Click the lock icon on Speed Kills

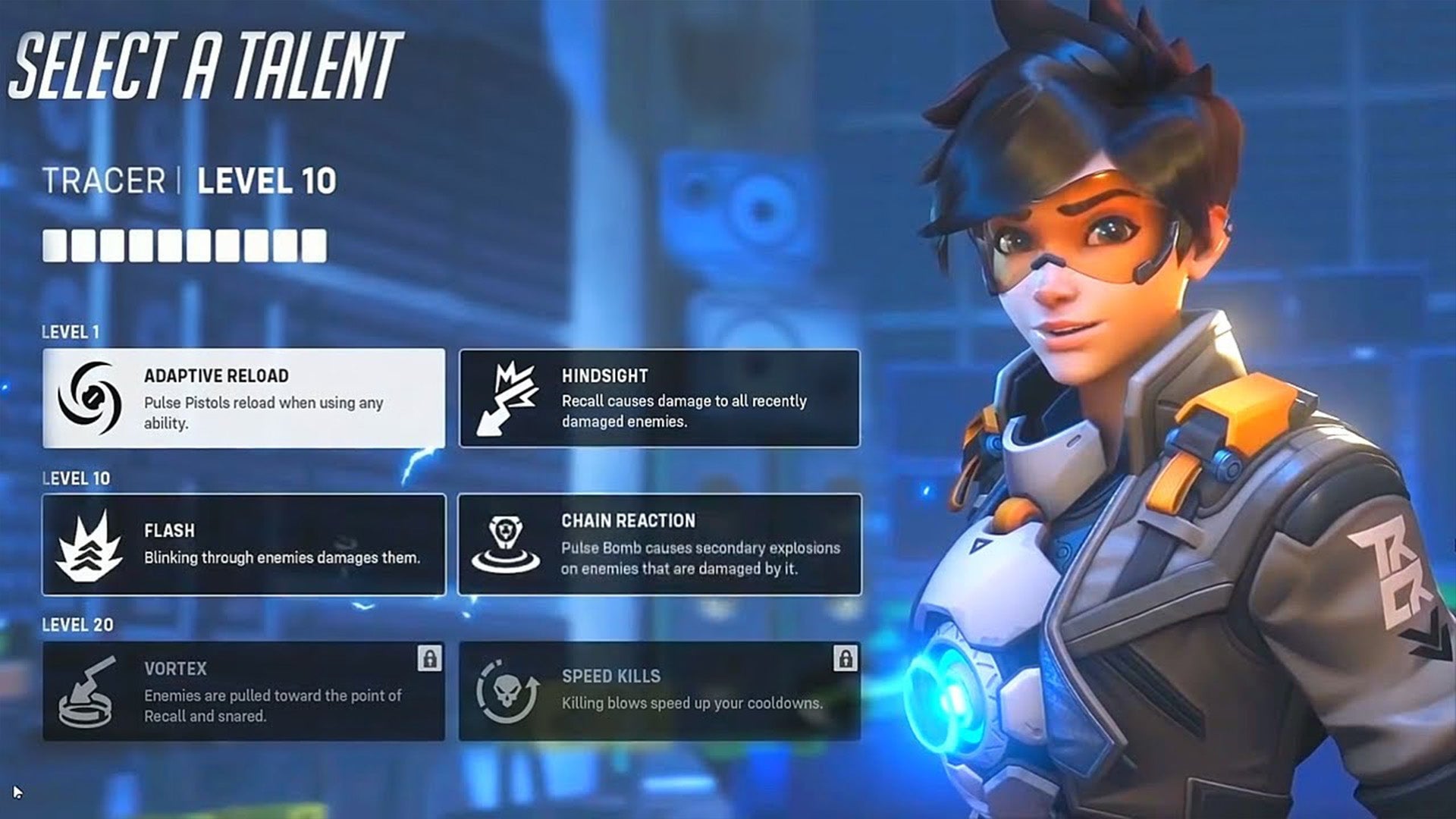[x=847, y=657]
